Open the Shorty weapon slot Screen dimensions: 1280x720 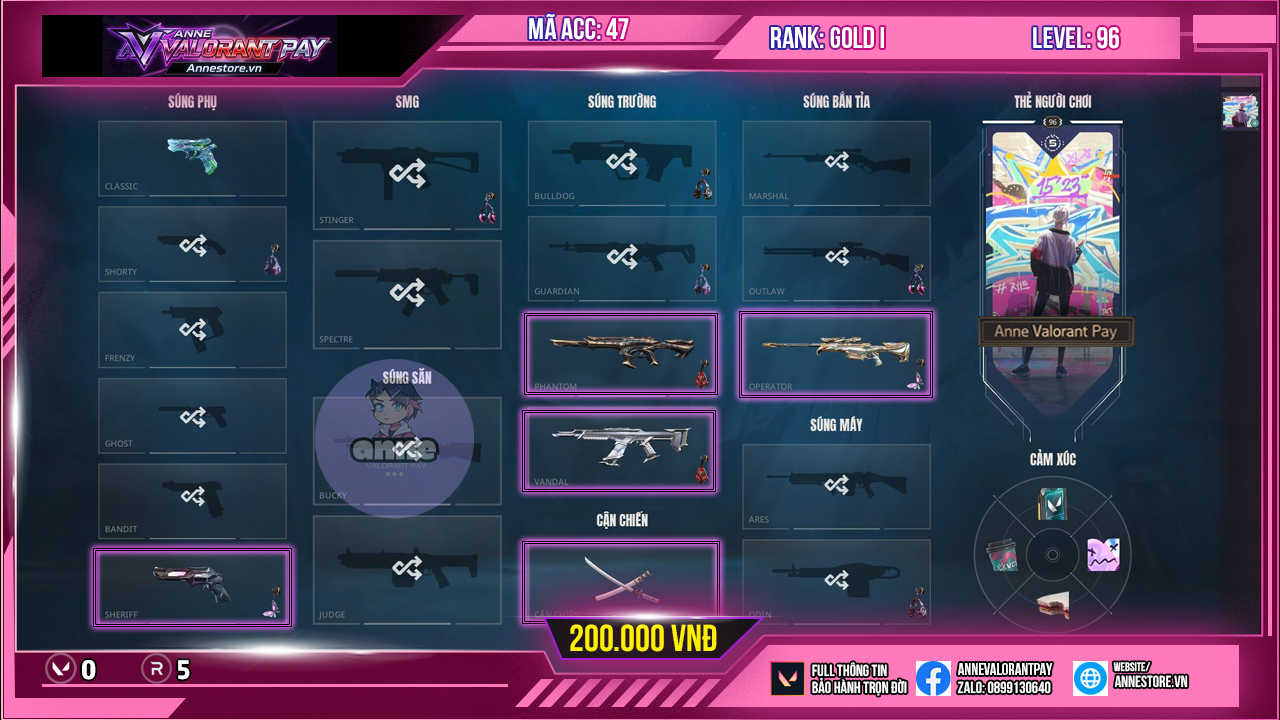pyautogui.click(x=192, y=244)
